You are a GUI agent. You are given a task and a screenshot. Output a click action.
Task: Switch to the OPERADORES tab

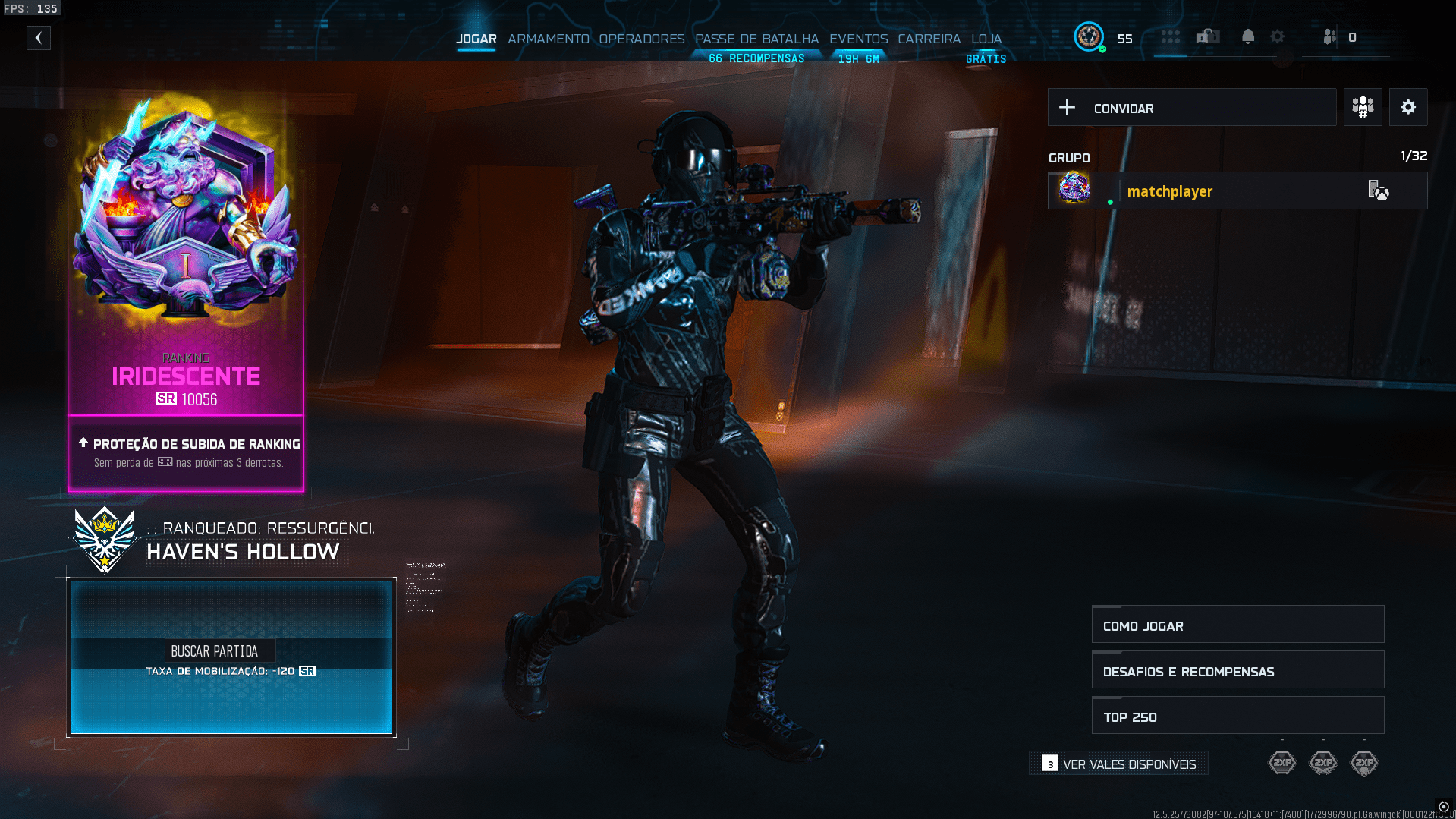(641, 39)
